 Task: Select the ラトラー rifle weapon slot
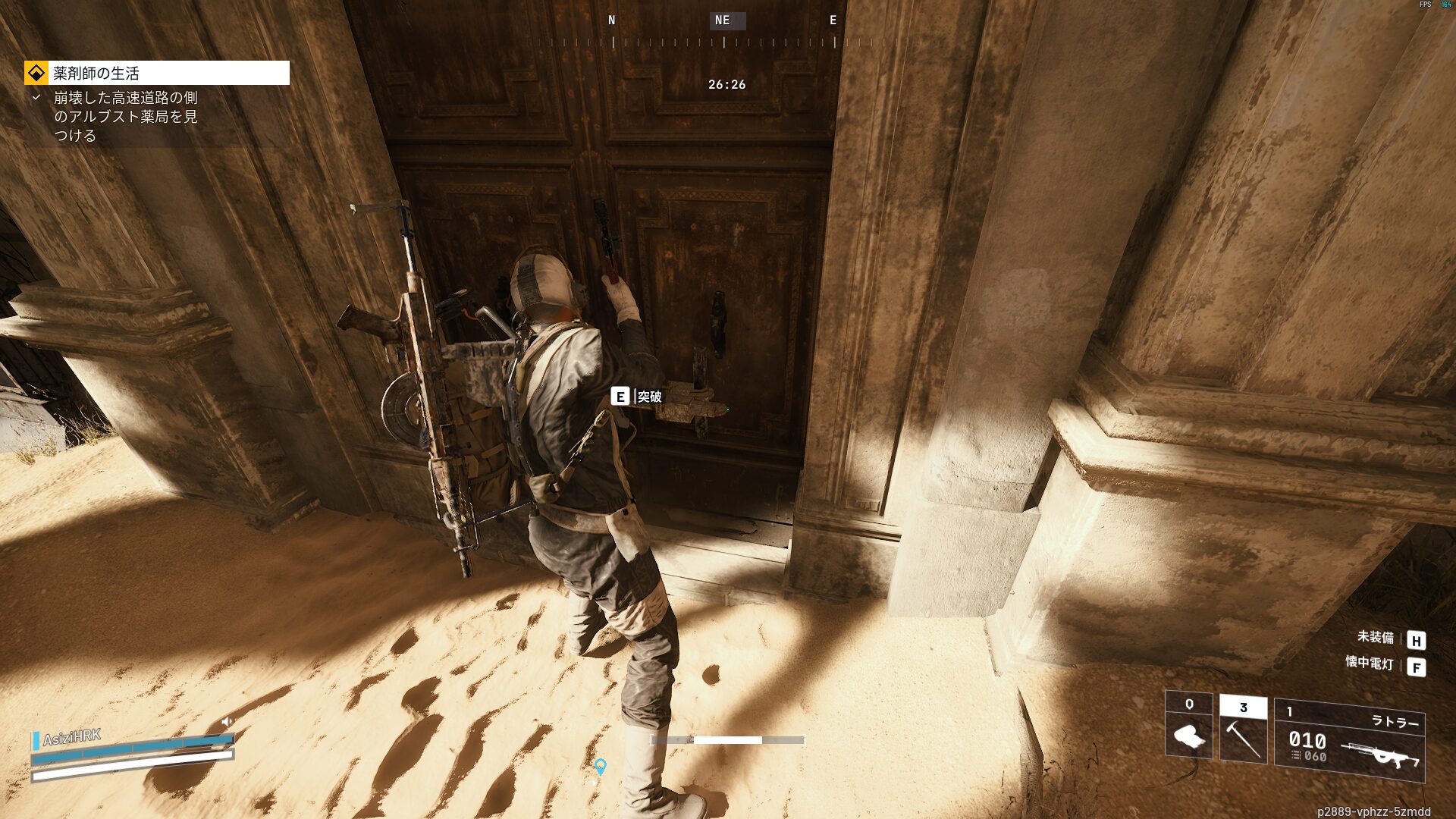(1349, 739)
